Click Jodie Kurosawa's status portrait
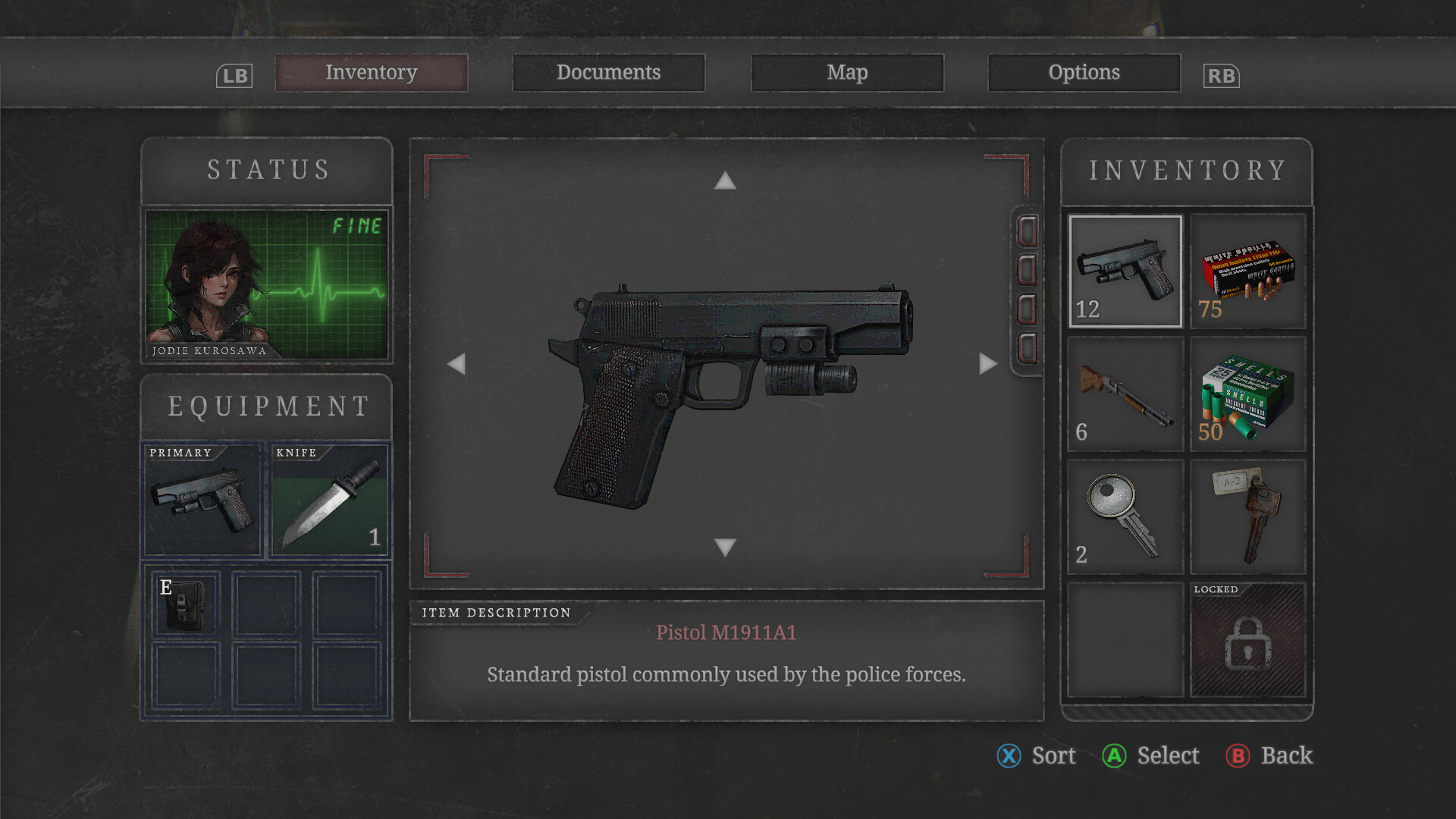This screenshot has height=819, width=1456. pyautogui.click(x=267, y=284)
